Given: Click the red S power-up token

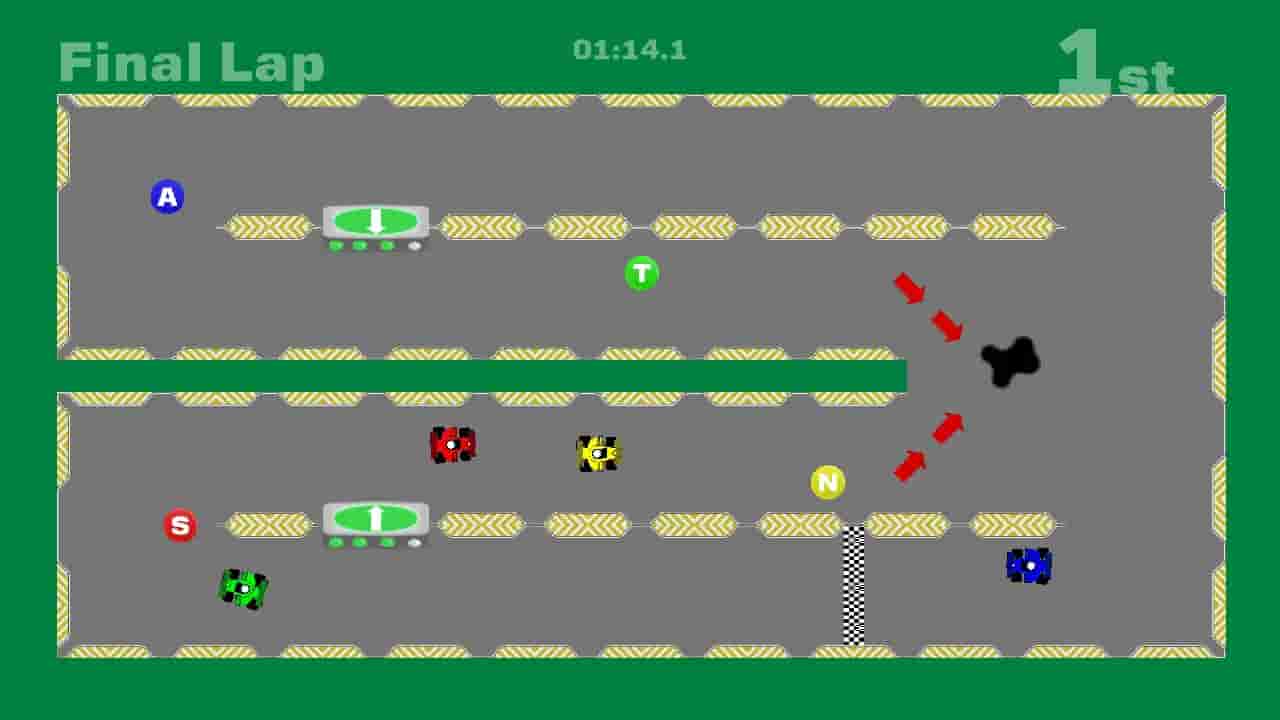Looking at the screenshot, I should point(181,524).
